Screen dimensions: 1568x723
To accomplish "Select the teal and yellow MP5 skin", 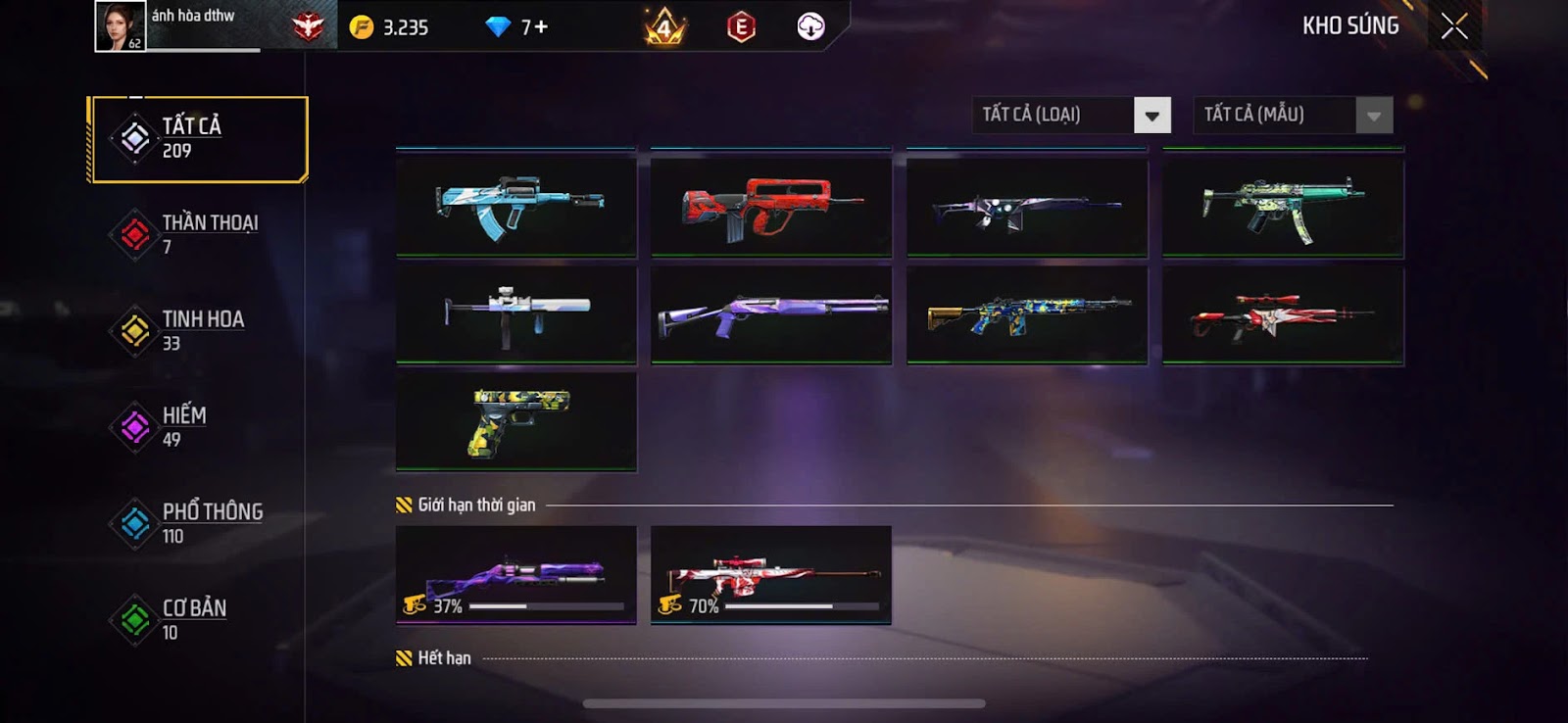I will point(1283,206).
